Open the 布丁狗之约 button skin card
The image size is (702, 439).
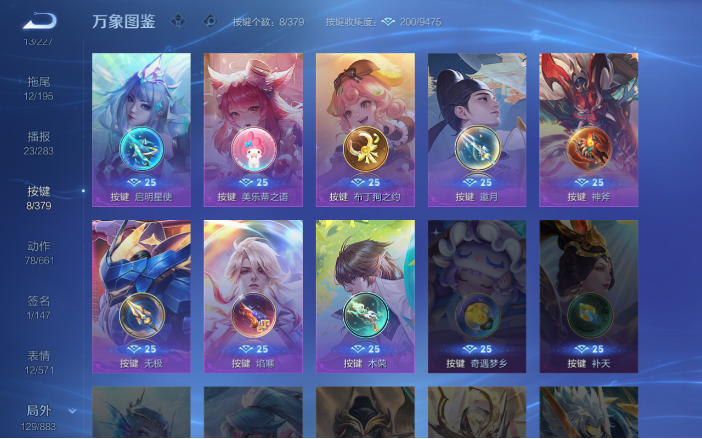(365, 130)
